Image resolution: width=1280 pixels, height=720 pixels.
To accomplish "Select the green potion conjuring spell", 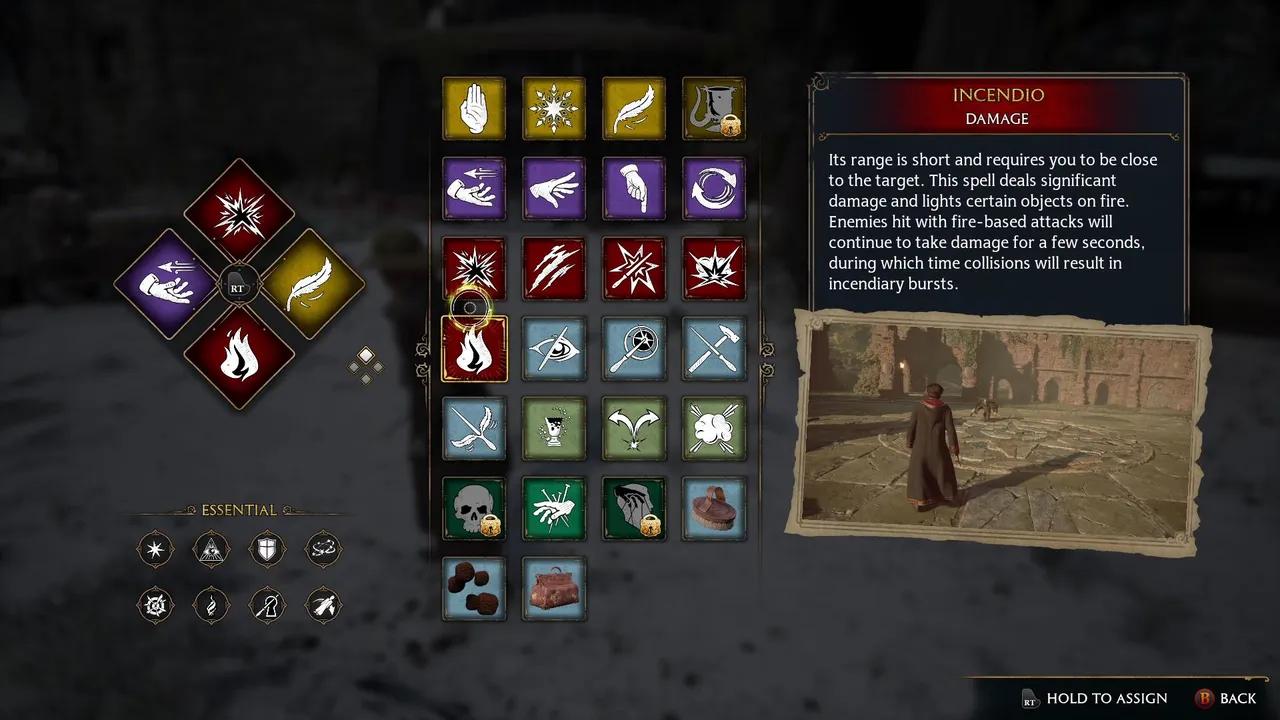I will click(x=554, y=429).
